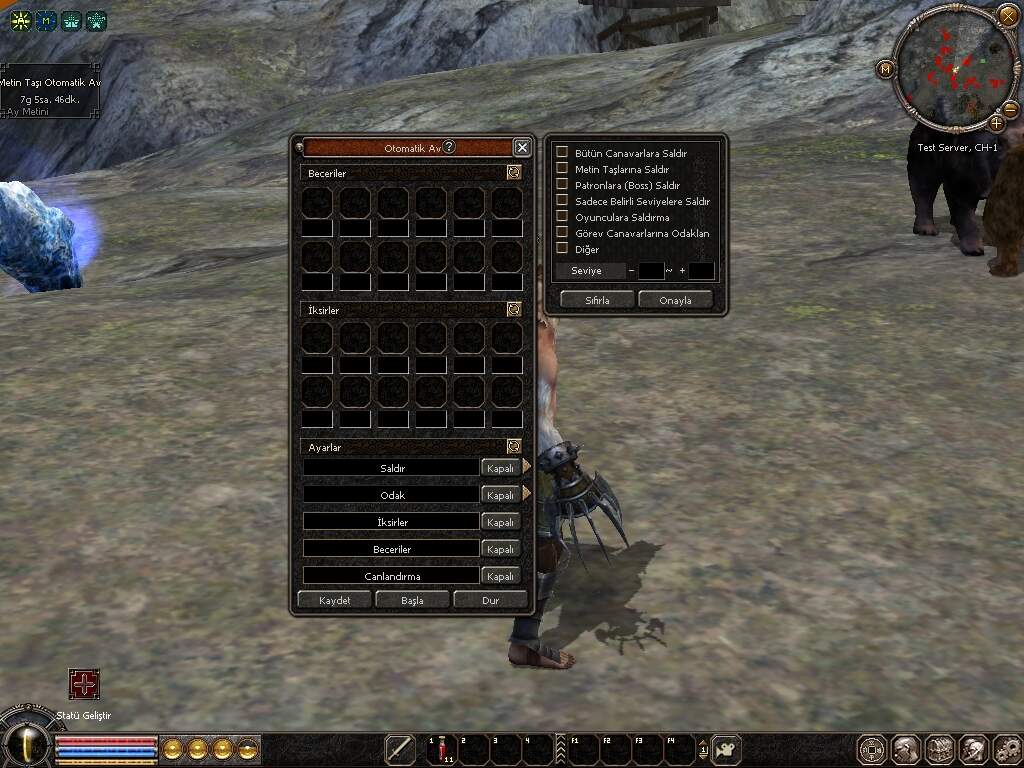Enable Metin Taşlarına Saldır option
This screenshot has width=1024, height=768.
coord(562,169)
